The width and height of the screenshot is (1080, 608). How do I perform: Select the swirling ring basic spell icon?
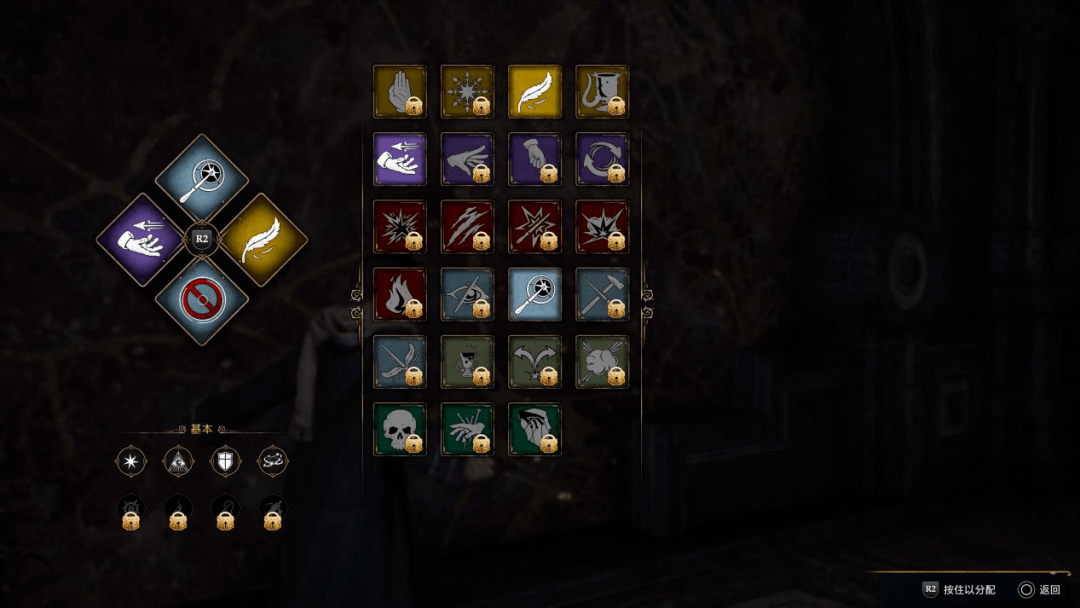pos(273,461)
